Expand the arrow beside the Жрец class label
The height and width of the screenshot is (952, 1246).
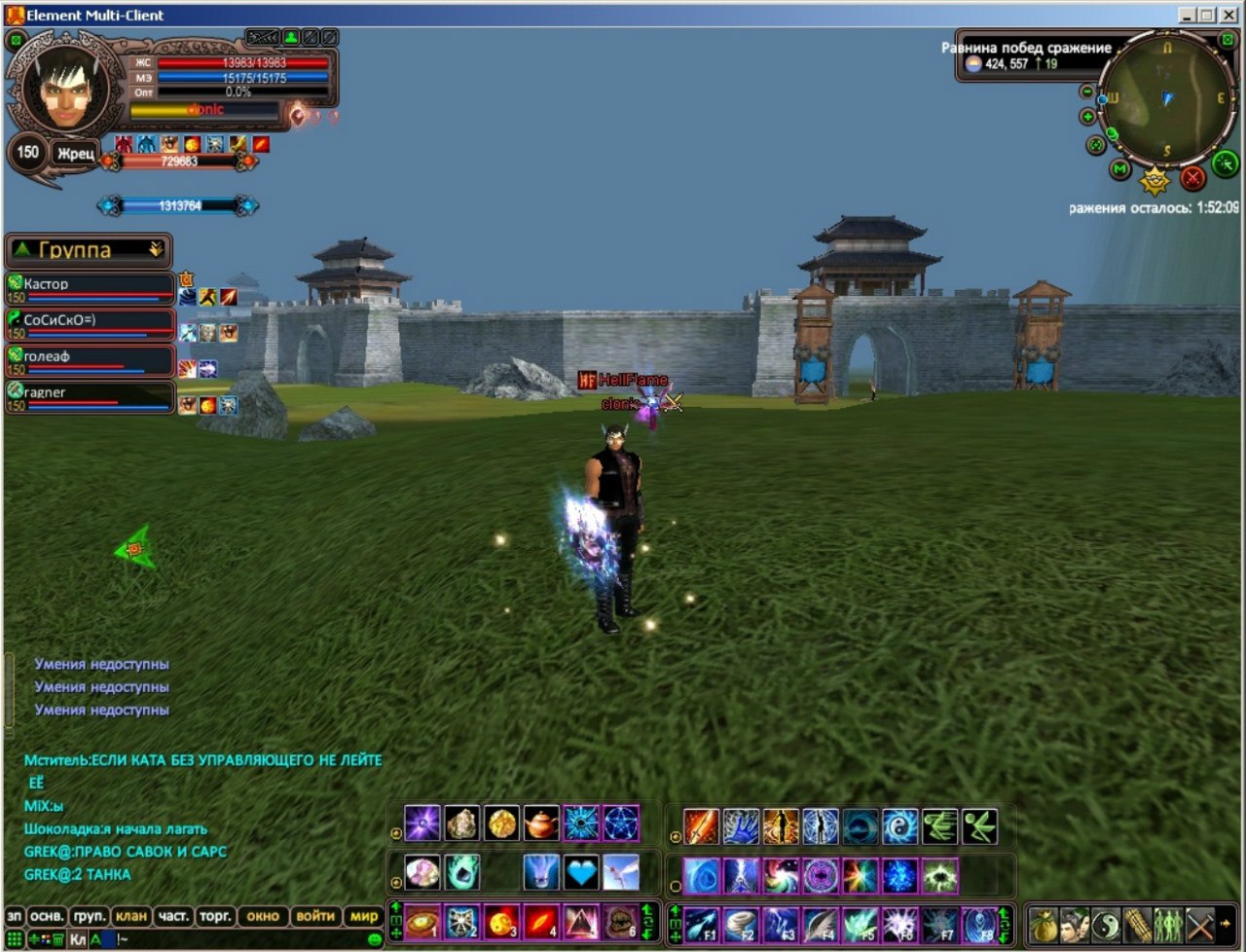[107, 161]
